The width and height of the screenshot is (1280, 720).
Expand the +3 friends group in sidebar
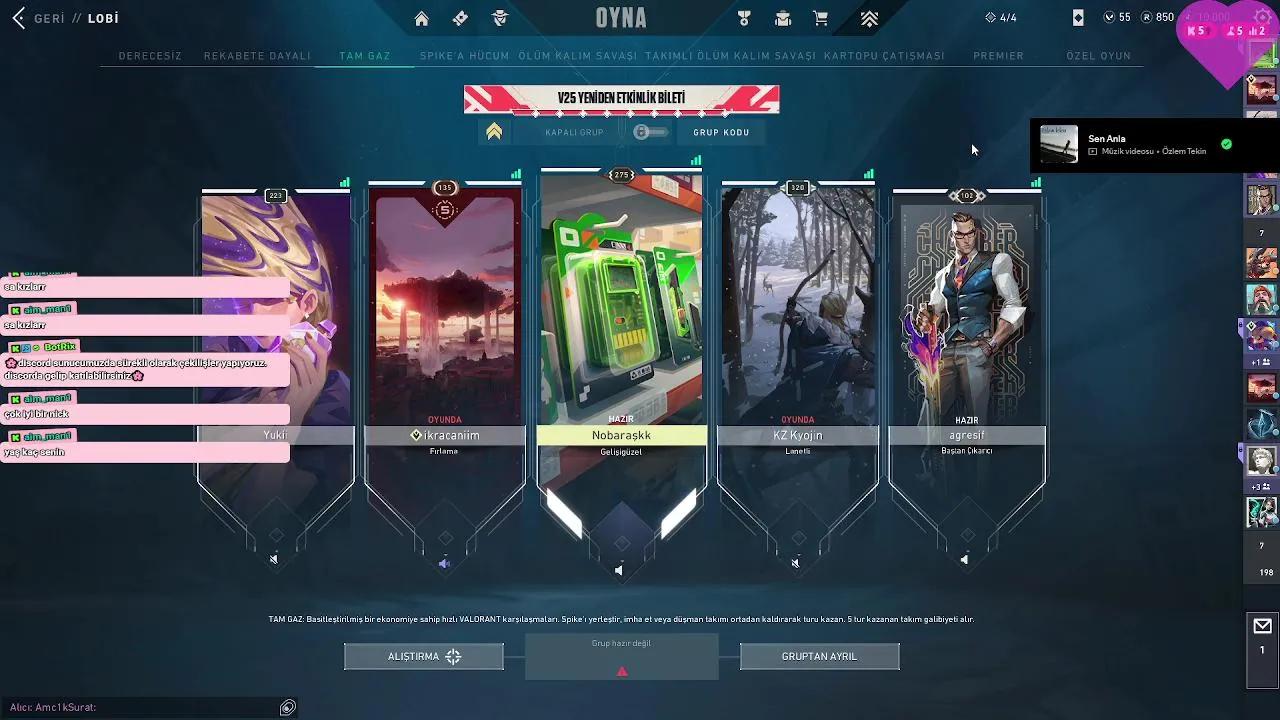point(1258,484)
